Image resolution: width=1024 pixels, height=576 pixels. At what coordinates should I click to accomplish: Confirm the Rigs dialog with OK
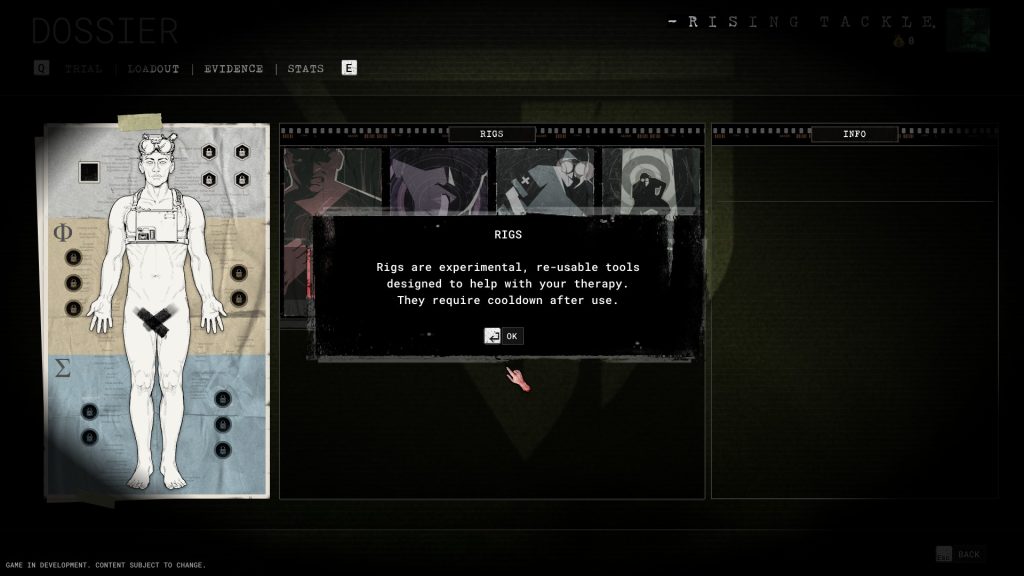pos(503,336)
